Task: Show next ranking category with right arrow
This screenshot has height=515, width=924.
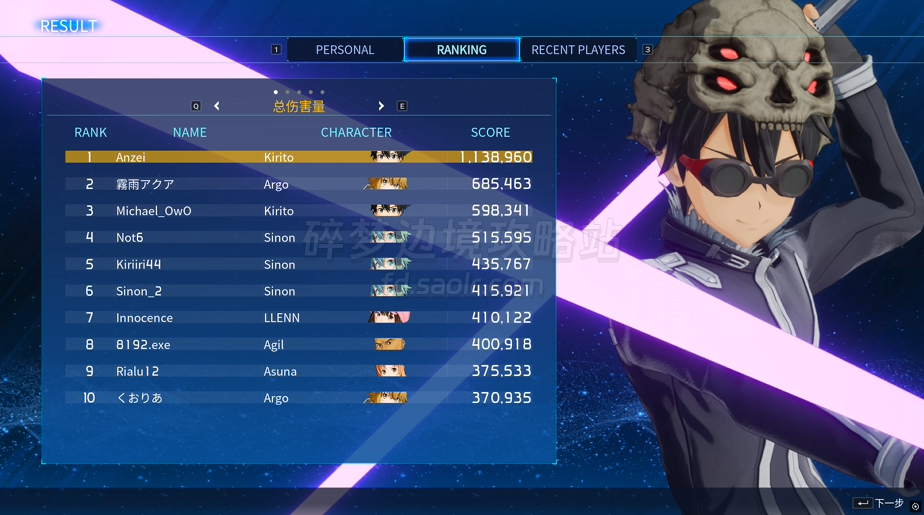Action: [381, 106]
